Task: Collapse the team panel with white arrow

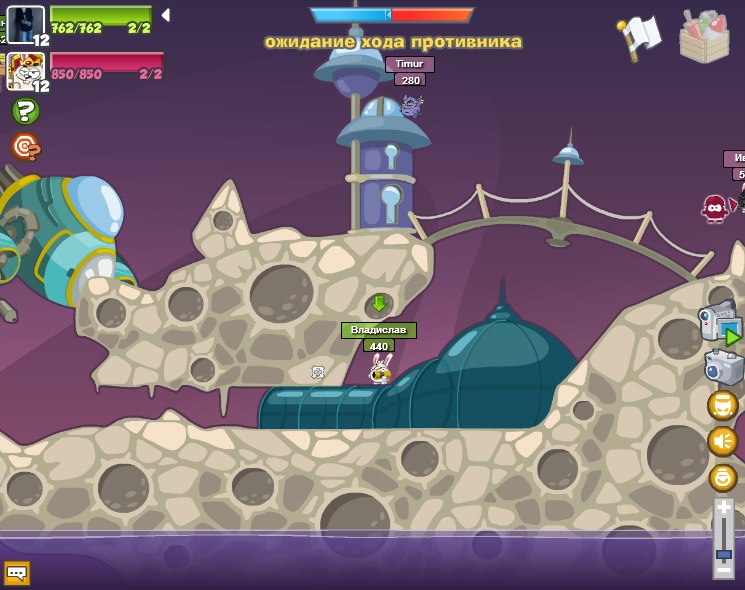Action: tap(166, 15)
